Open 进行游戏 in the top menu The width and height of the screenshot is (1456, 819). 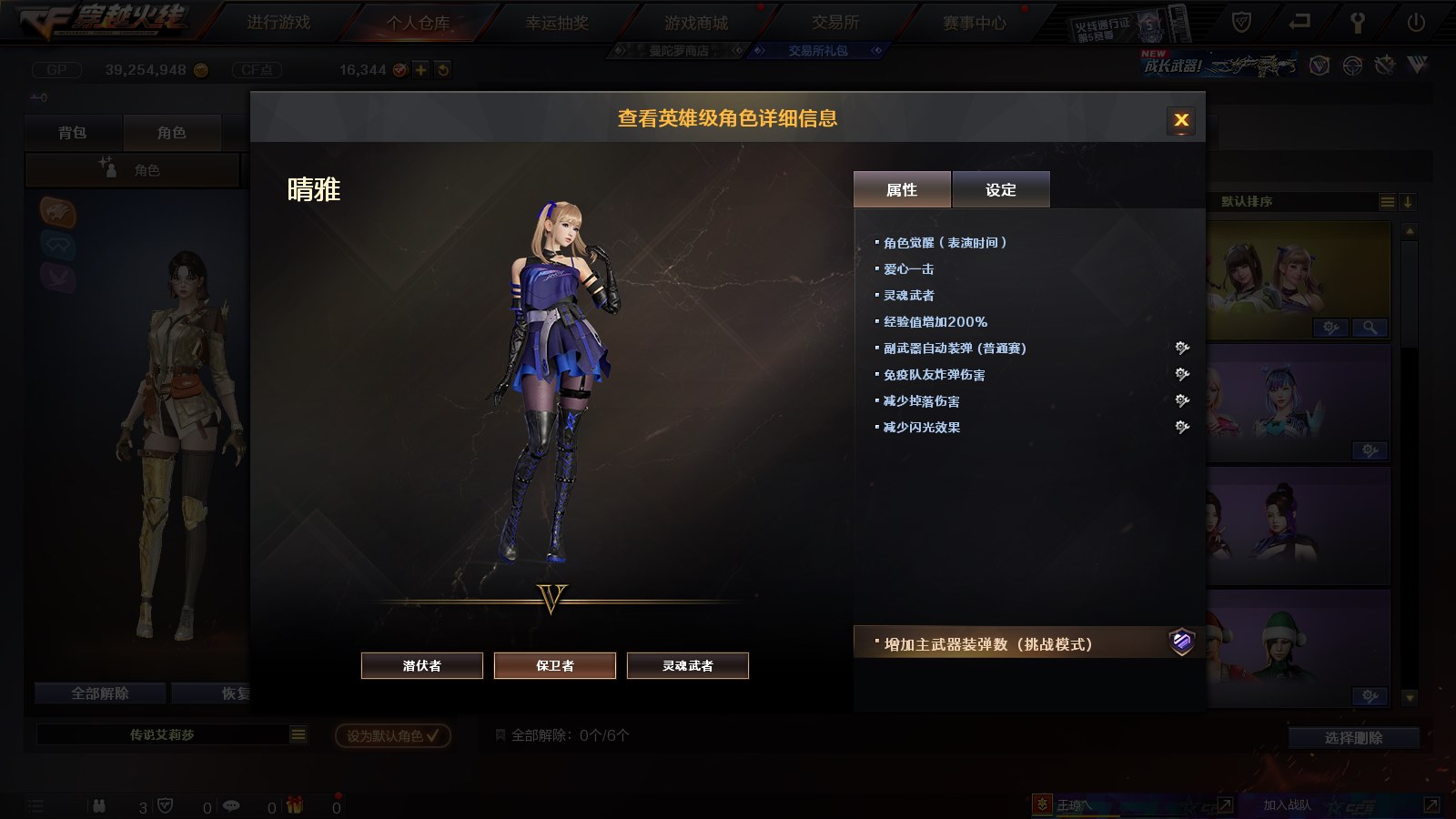tap(278, 23)
